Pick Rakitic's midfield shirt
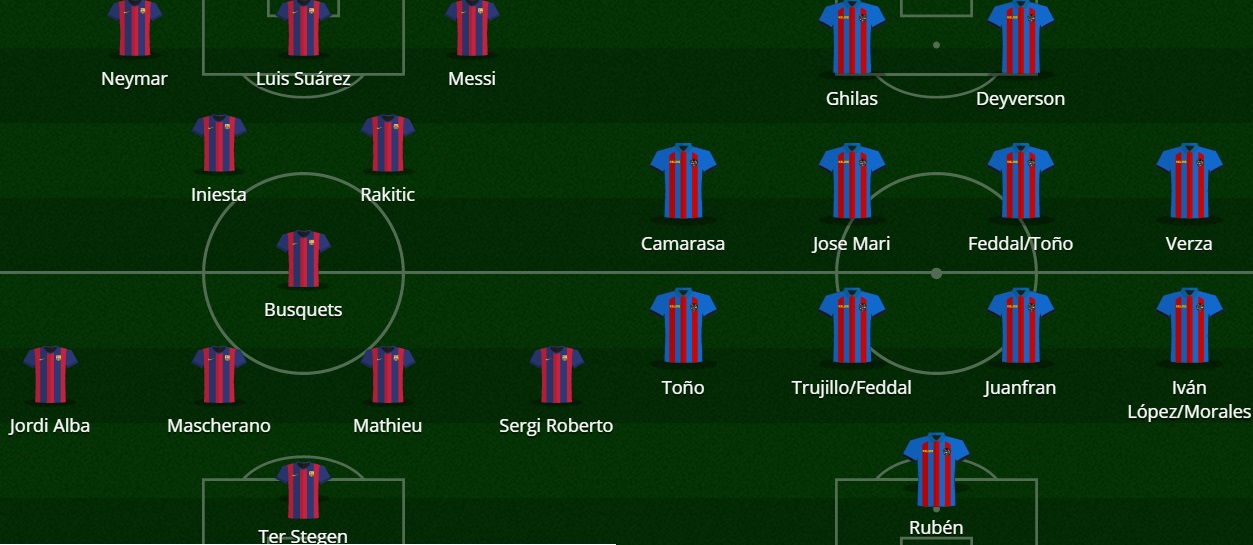Viewport: 1253px width, 545px height. coord(388,143)
